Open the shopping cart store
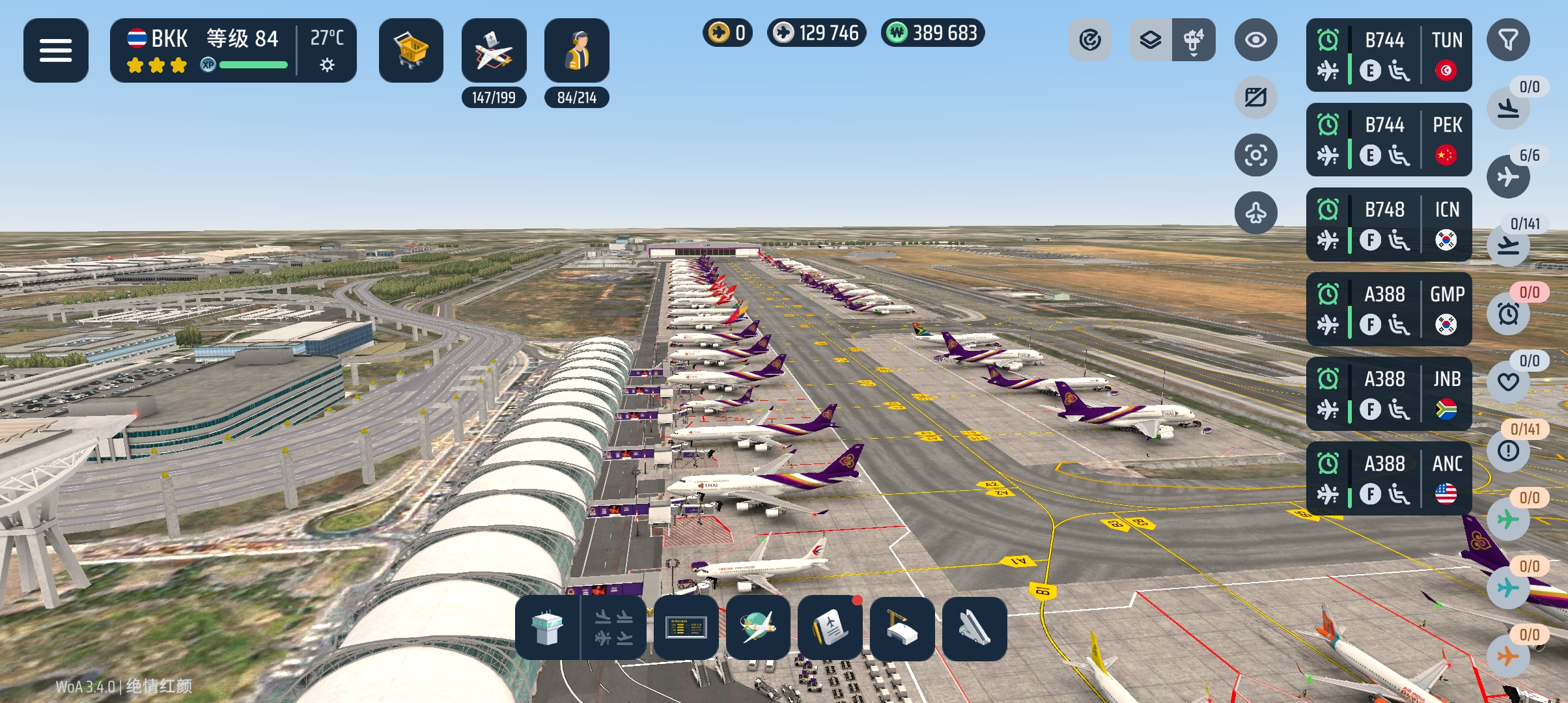Viewport: 1568px width, 703px height. [x=411, y=50]
